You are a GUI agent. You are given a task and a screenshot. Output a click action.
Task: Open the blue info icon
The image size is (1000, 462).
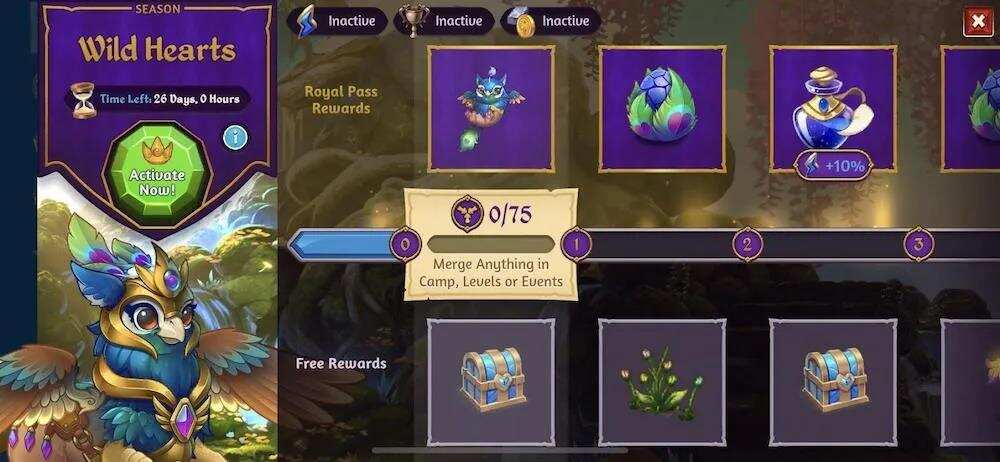click(x=235, y=136)
